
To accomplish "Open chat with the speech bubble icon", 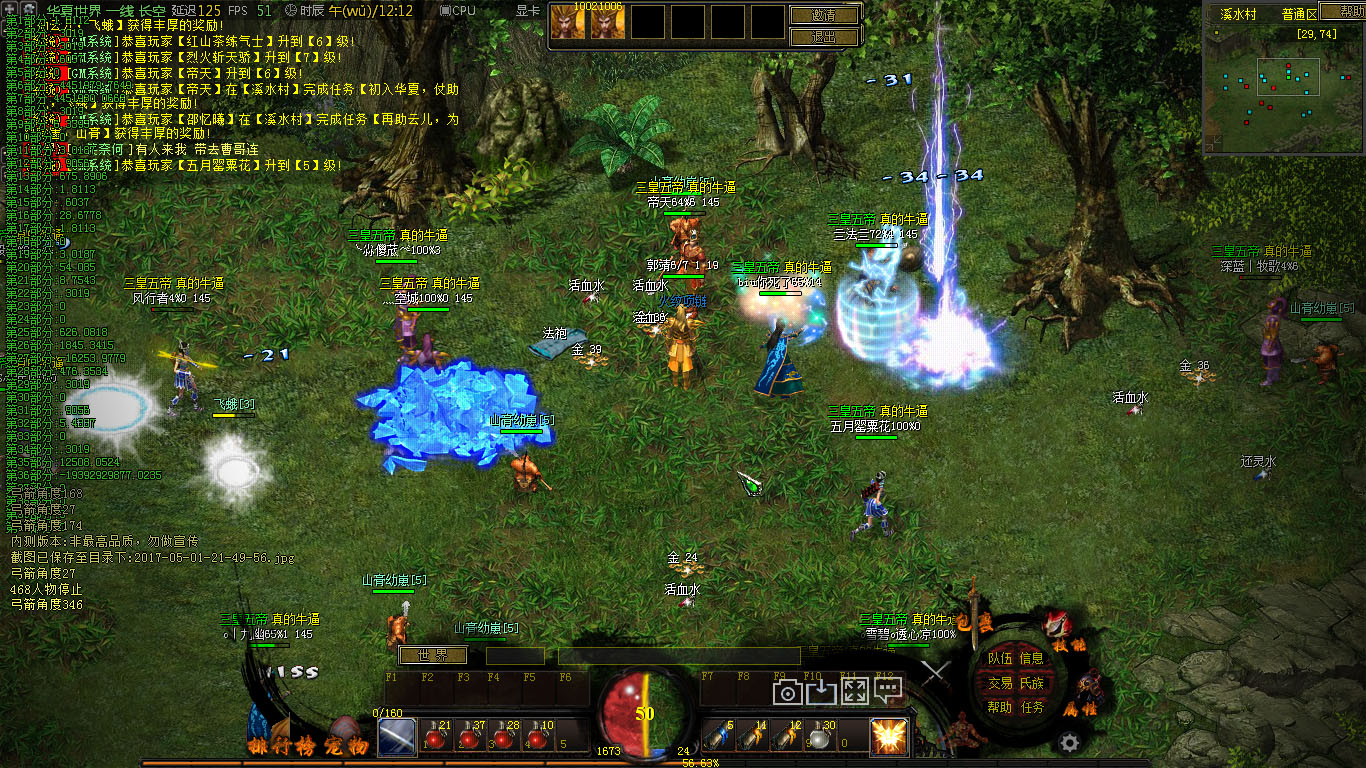I will tap(887, 690).
